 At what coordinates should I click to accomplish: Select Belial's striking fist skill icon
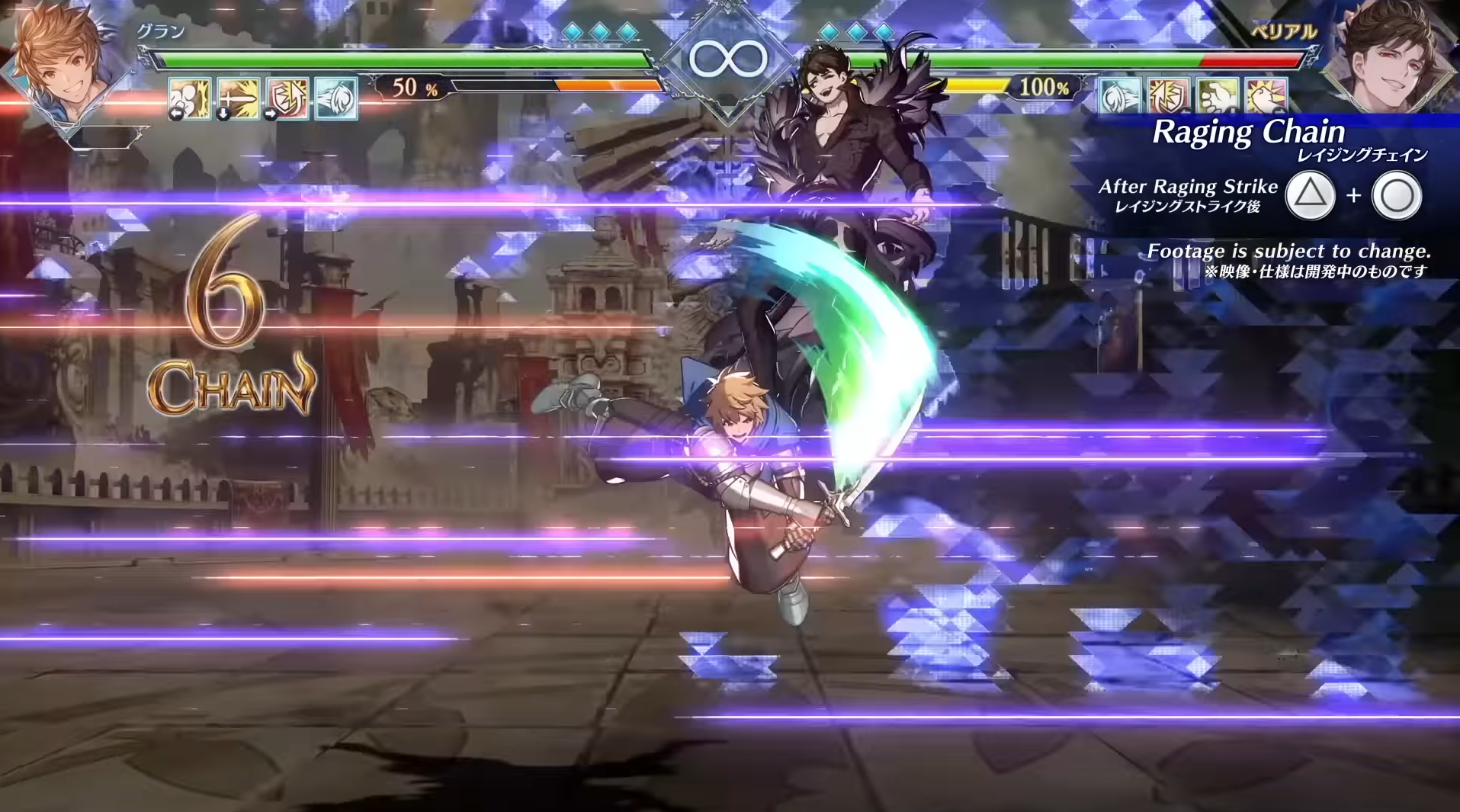pos(1266,95)
